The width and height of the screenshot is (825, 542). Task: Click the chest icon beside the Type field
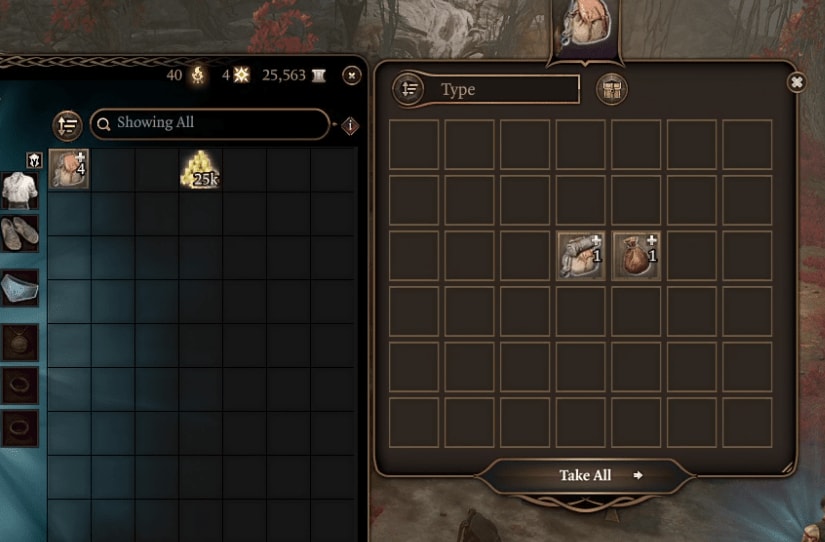point(611,90)
